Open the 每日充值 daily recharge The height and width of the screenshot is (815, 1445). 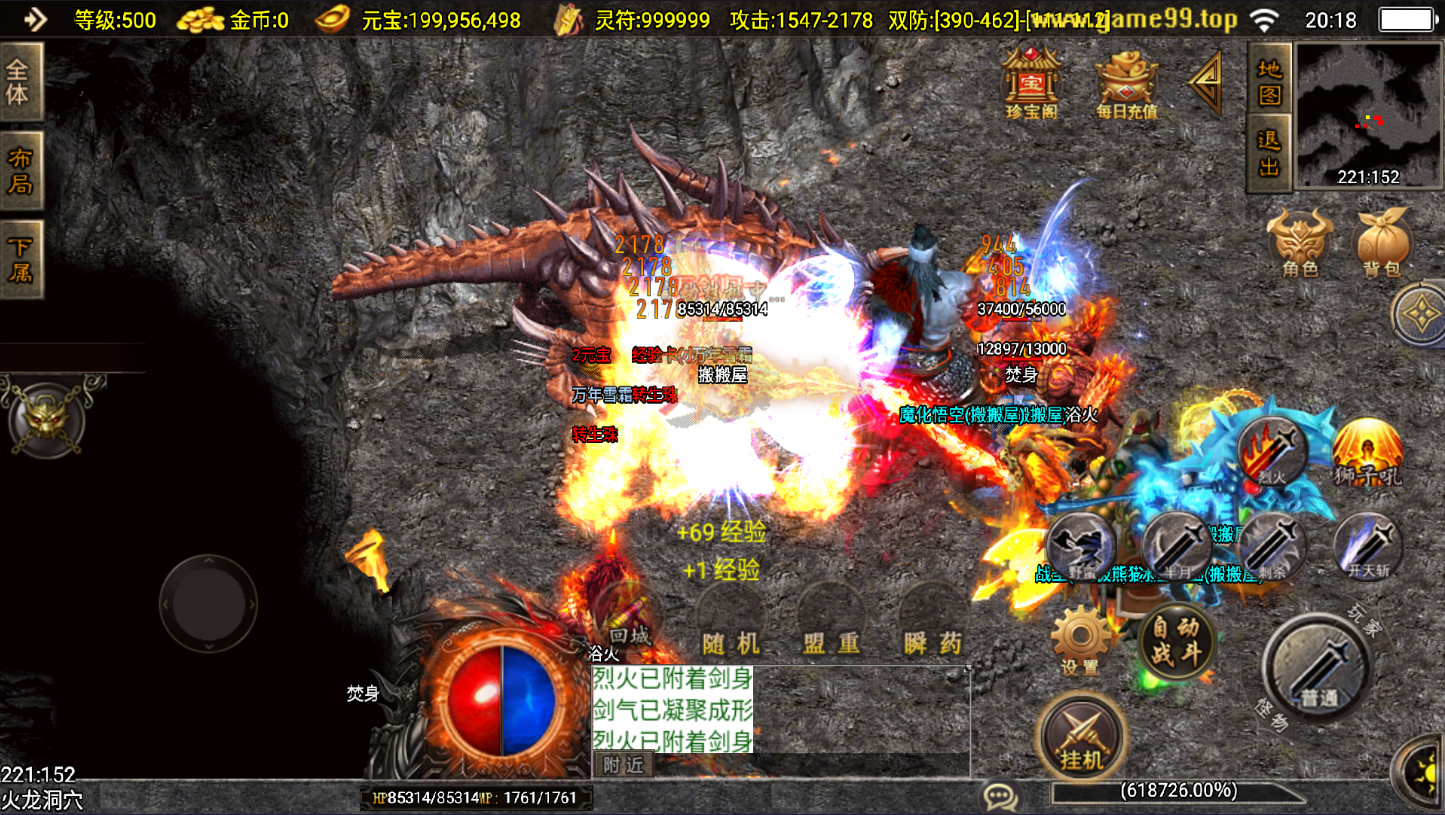pos(1126,82)
